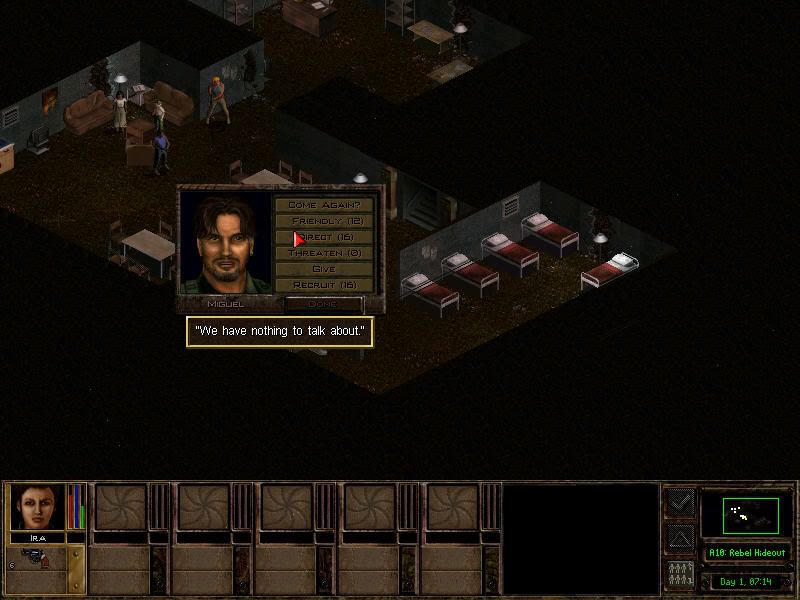The image size is (800, 600).
Task: Select Ira's portrait in the team panel
Action: (x=38, y=507)
